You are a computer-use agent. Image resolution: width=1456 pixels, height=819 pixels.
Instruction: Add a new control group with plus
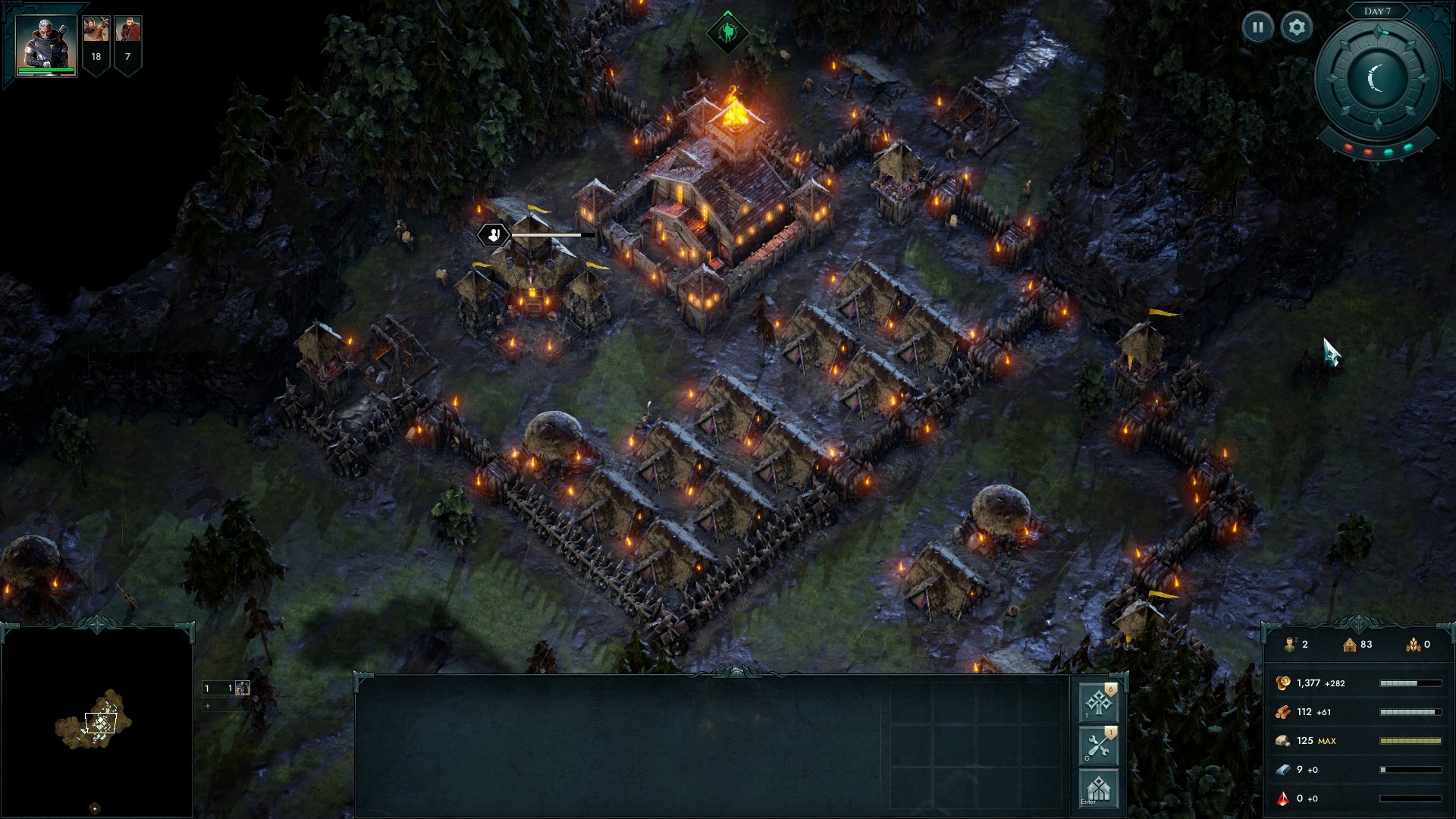pos(207,706)
